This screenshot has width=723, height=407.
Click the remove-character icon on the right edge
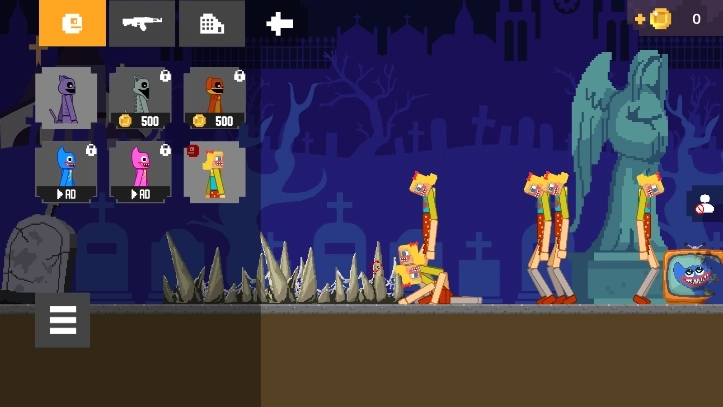706,204
